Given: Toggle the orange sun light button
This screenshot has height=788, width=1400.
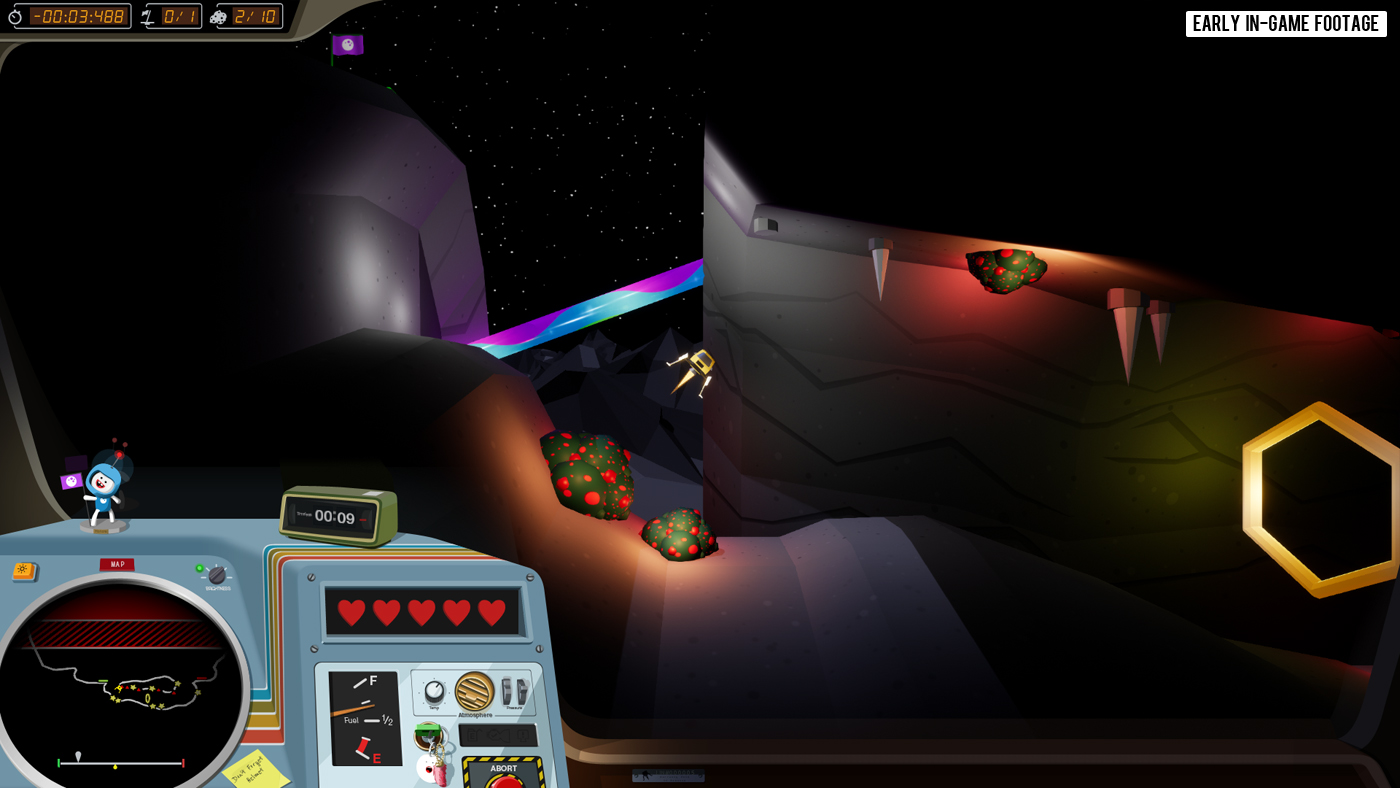Looking at the screenshot, I should [x=24, y=571].
